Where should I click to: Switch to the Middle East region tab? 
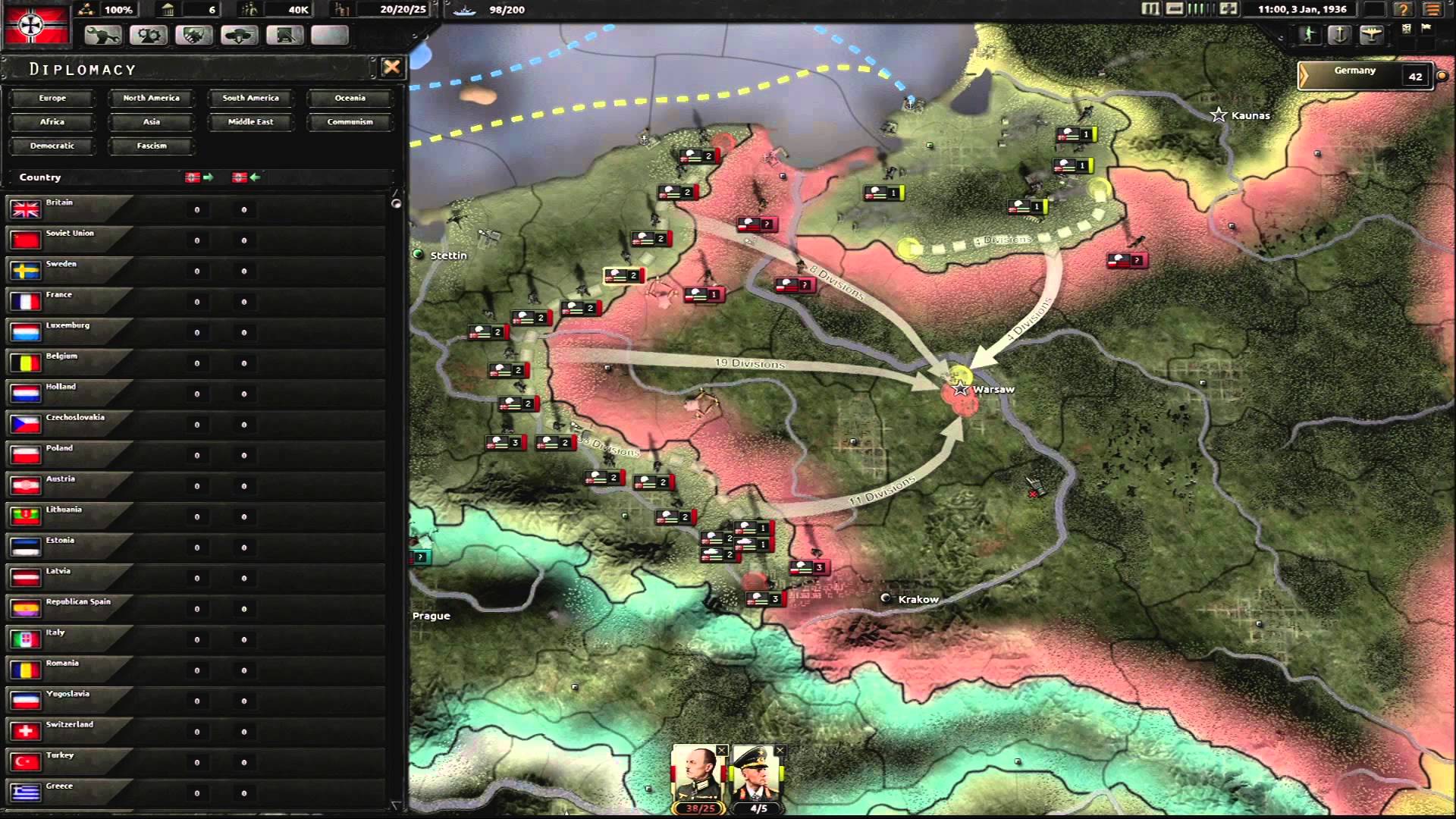[x=250, y=121]
